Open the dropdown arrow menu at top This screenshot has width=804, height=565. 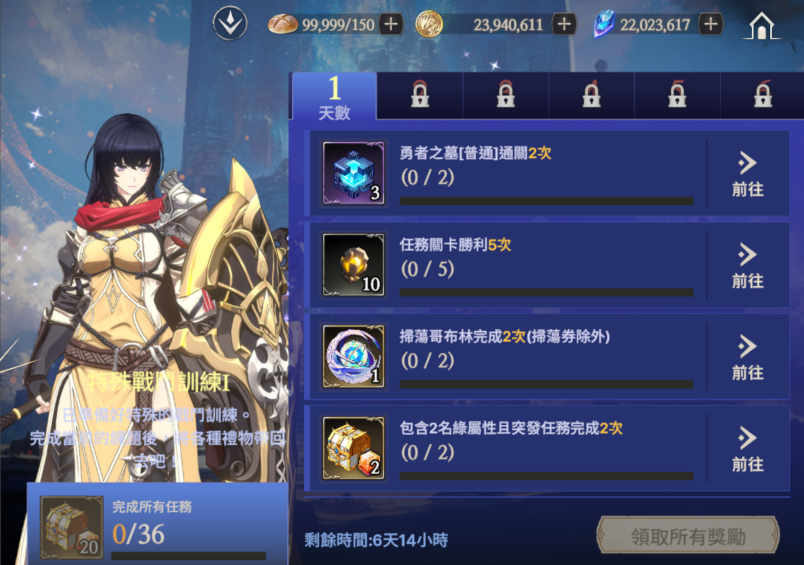point(230,24)
